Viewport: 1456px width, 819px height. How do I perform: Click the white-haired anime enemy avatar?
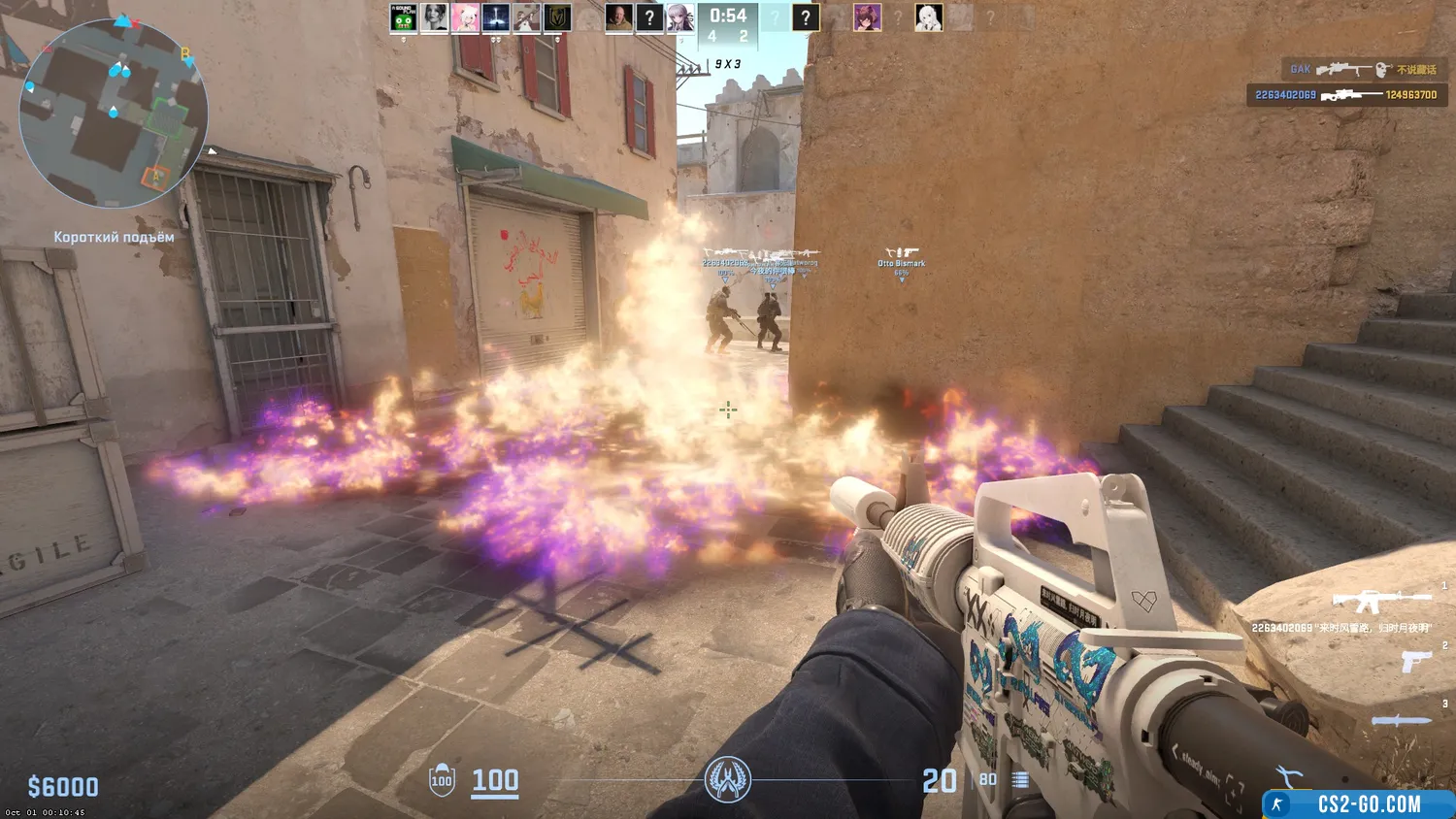click(x=928, y=17)
